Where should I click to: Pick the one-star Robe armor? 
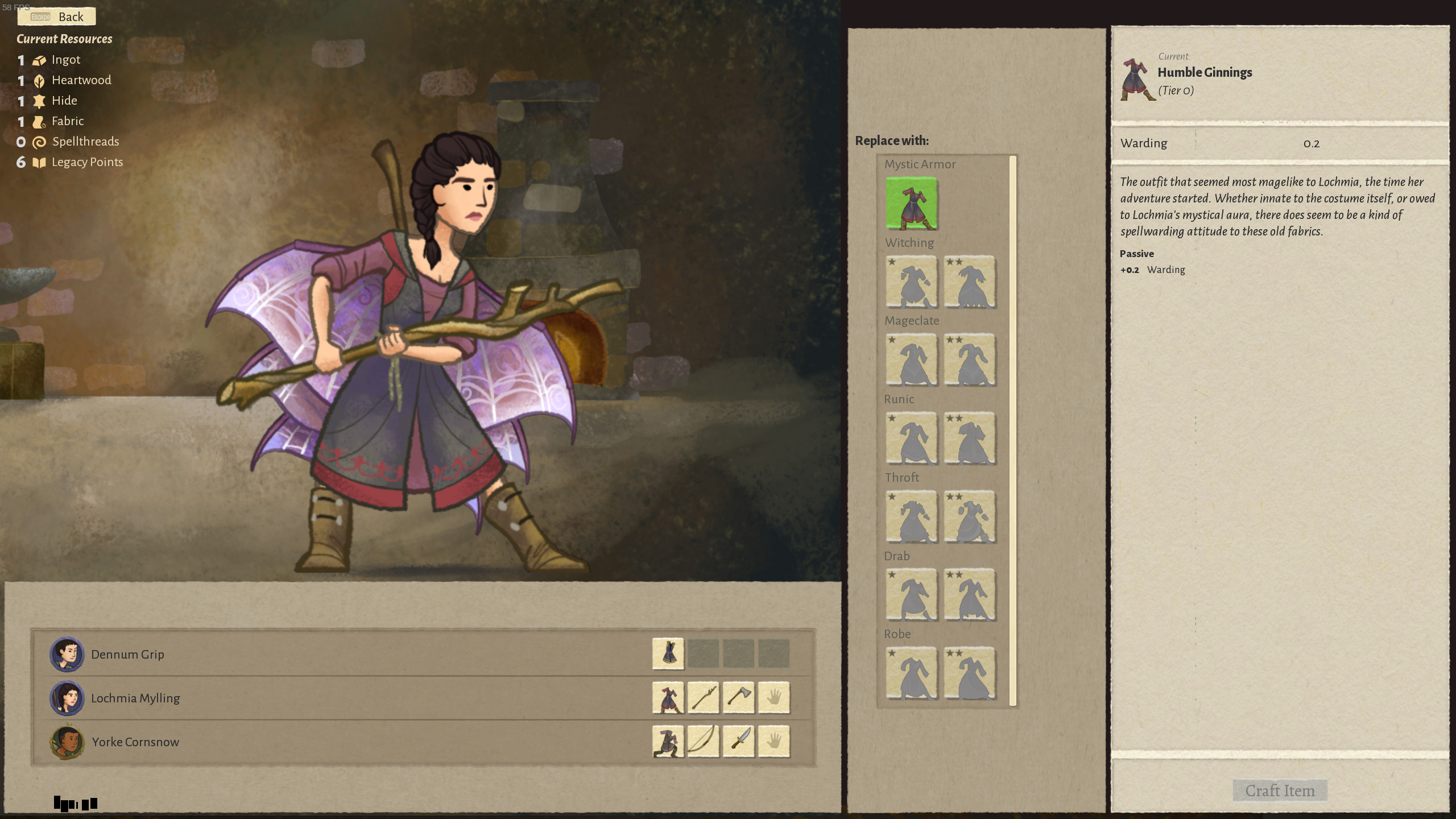[x=911, y=673]
